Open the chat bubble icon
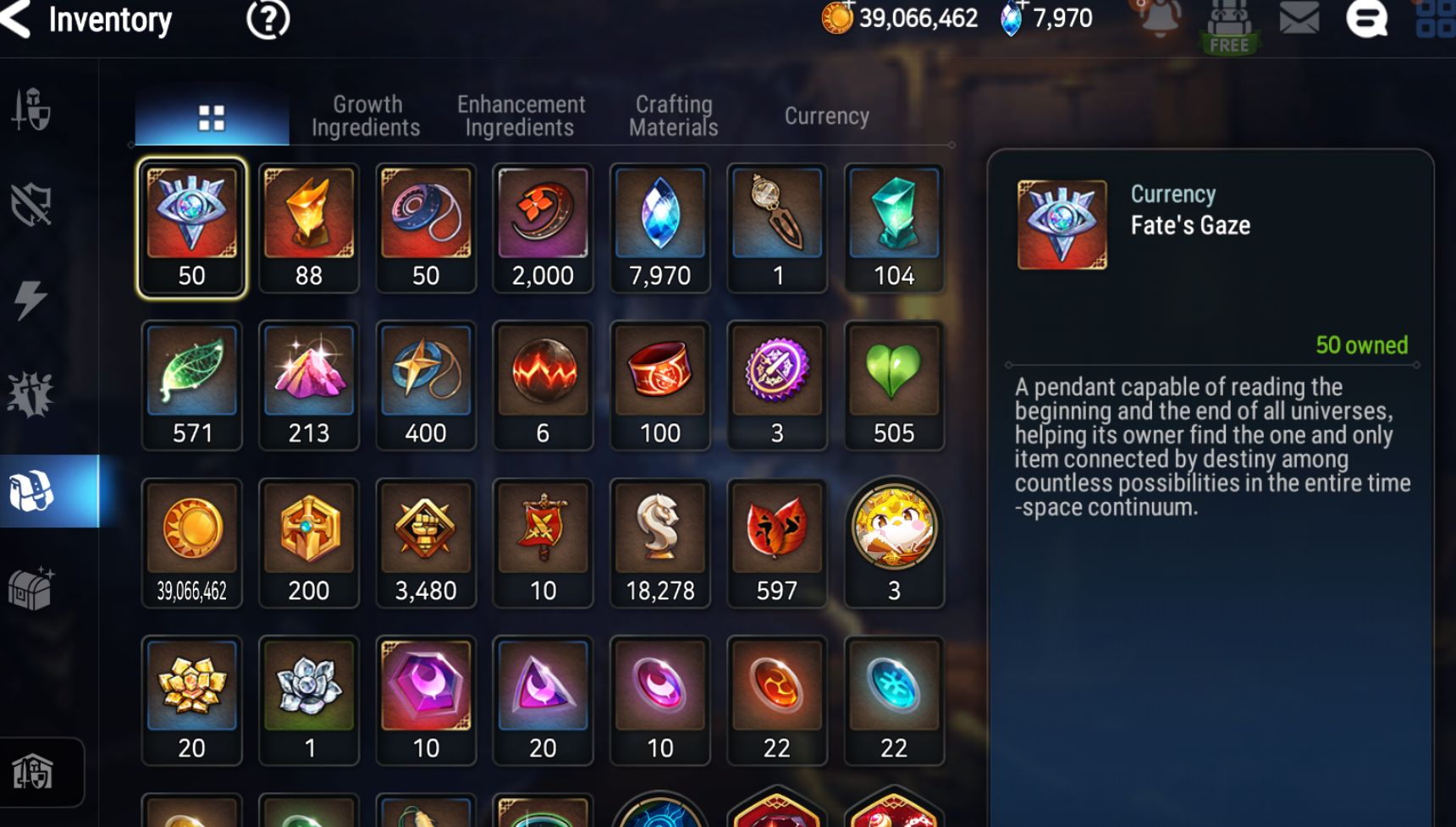The height and width of the screenshot is (827, 1456). coord(1366,19)
